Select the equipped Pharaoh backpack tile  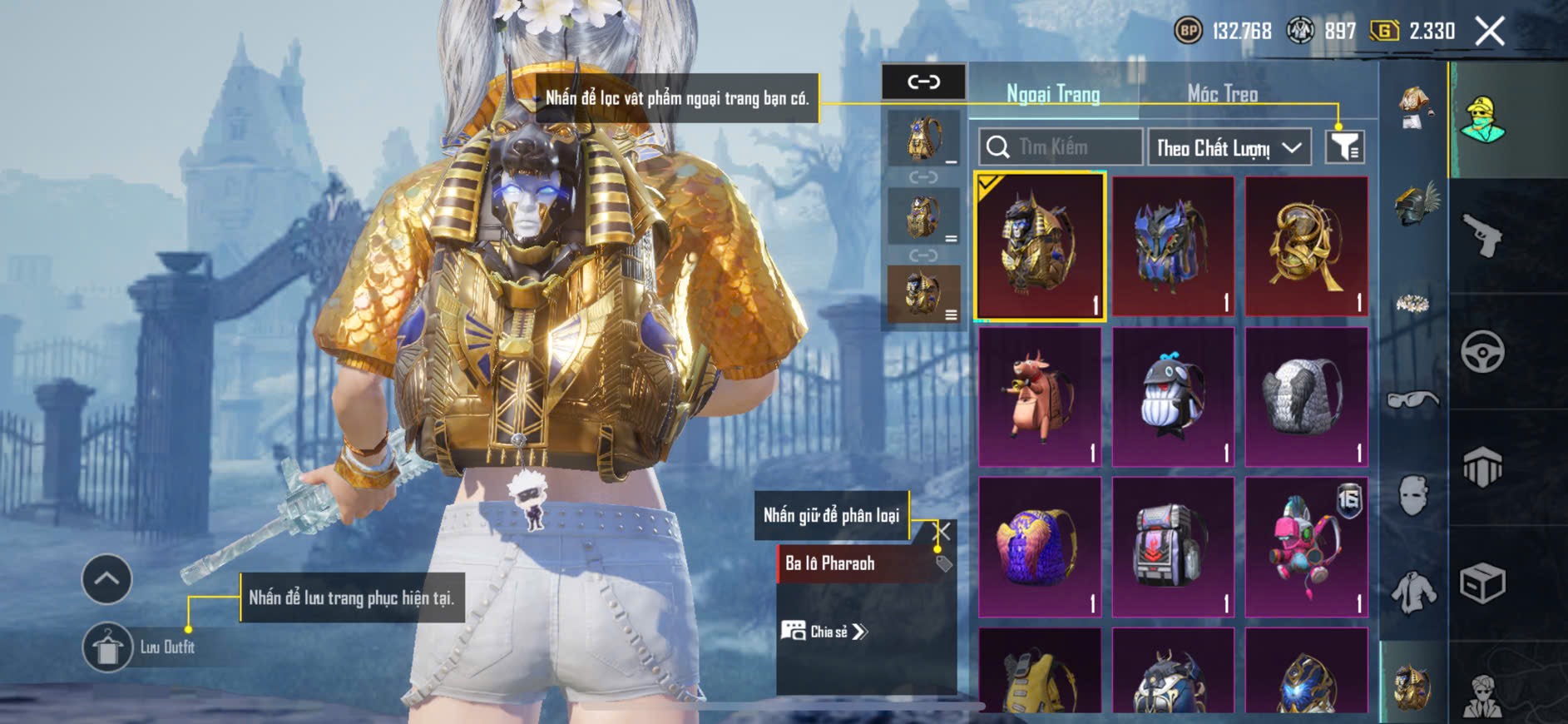tap(1040, 246)
